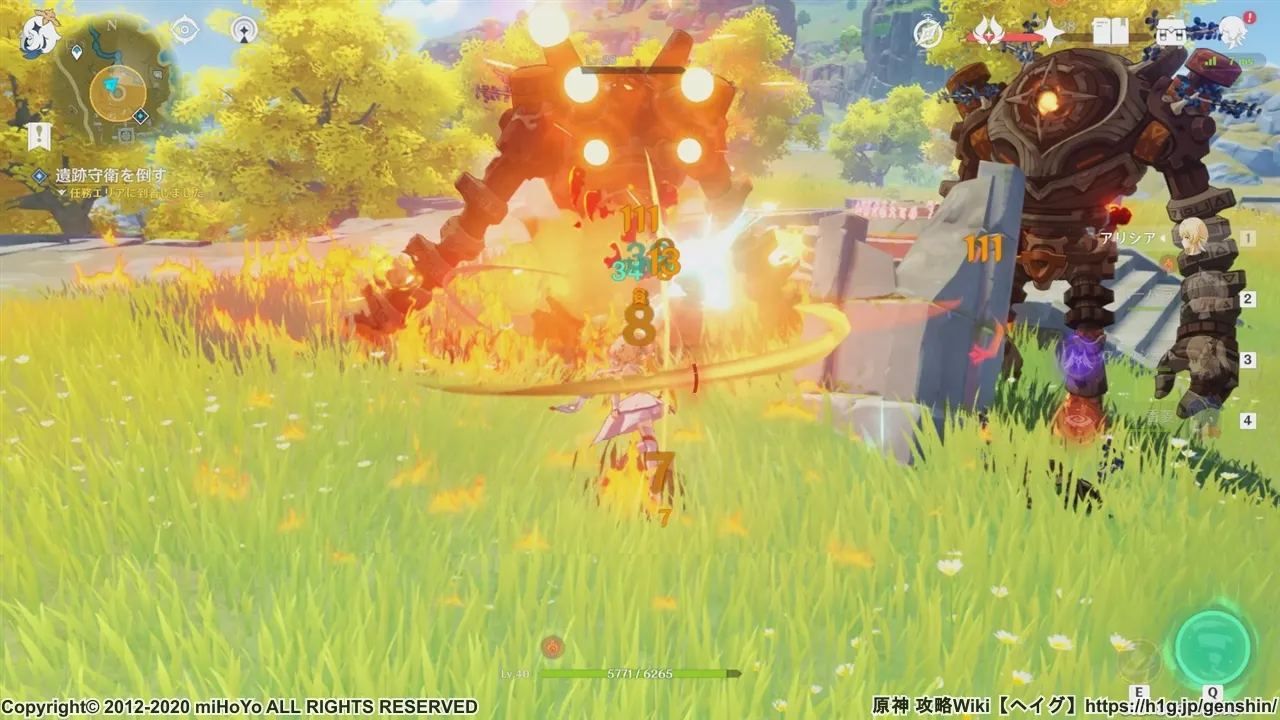Viewport: 1280px width, 720px height.
Task: Open the inventory backpack
Action: (x=1170, y=33)
